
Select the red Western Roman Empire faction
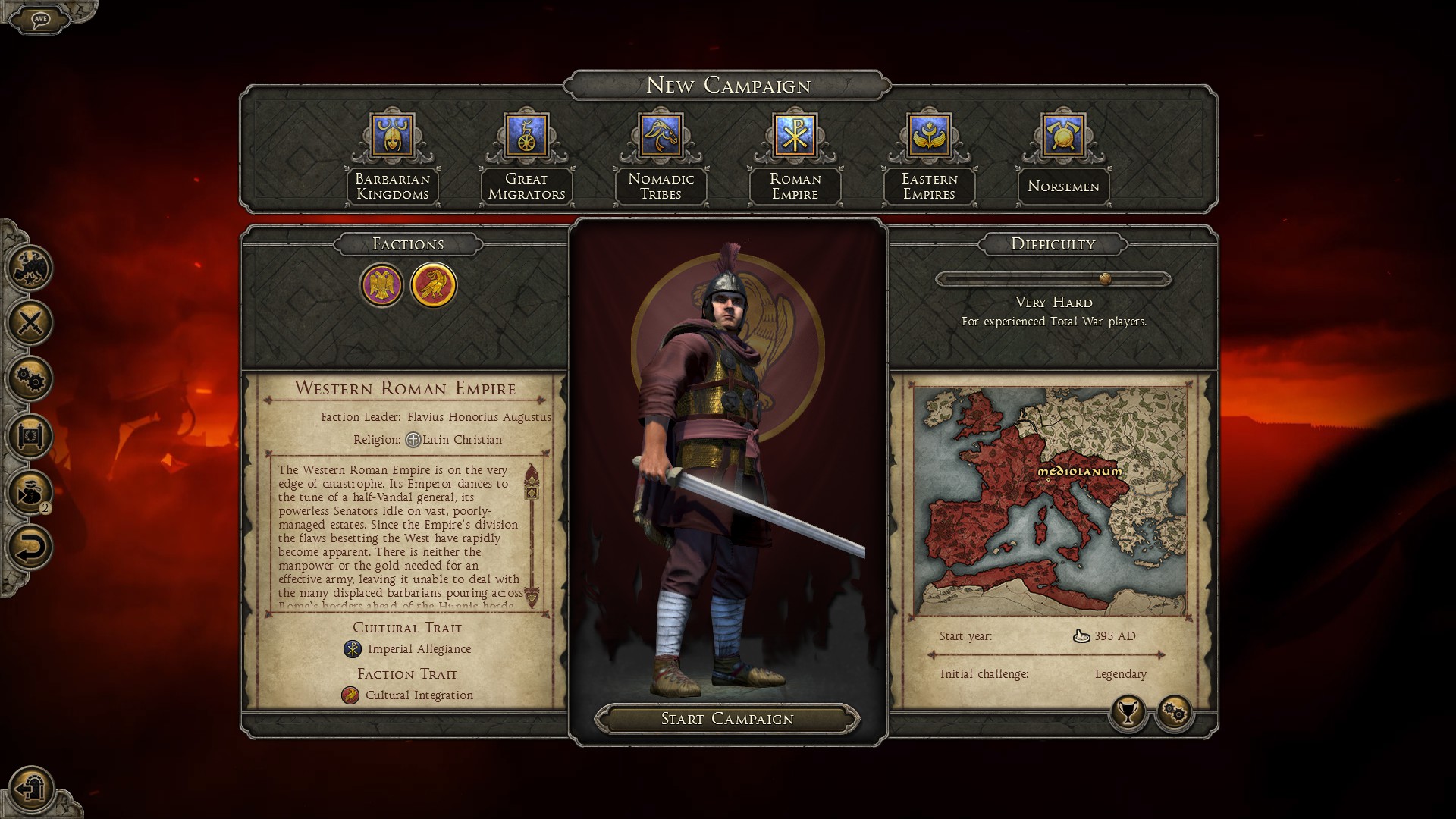433,285
